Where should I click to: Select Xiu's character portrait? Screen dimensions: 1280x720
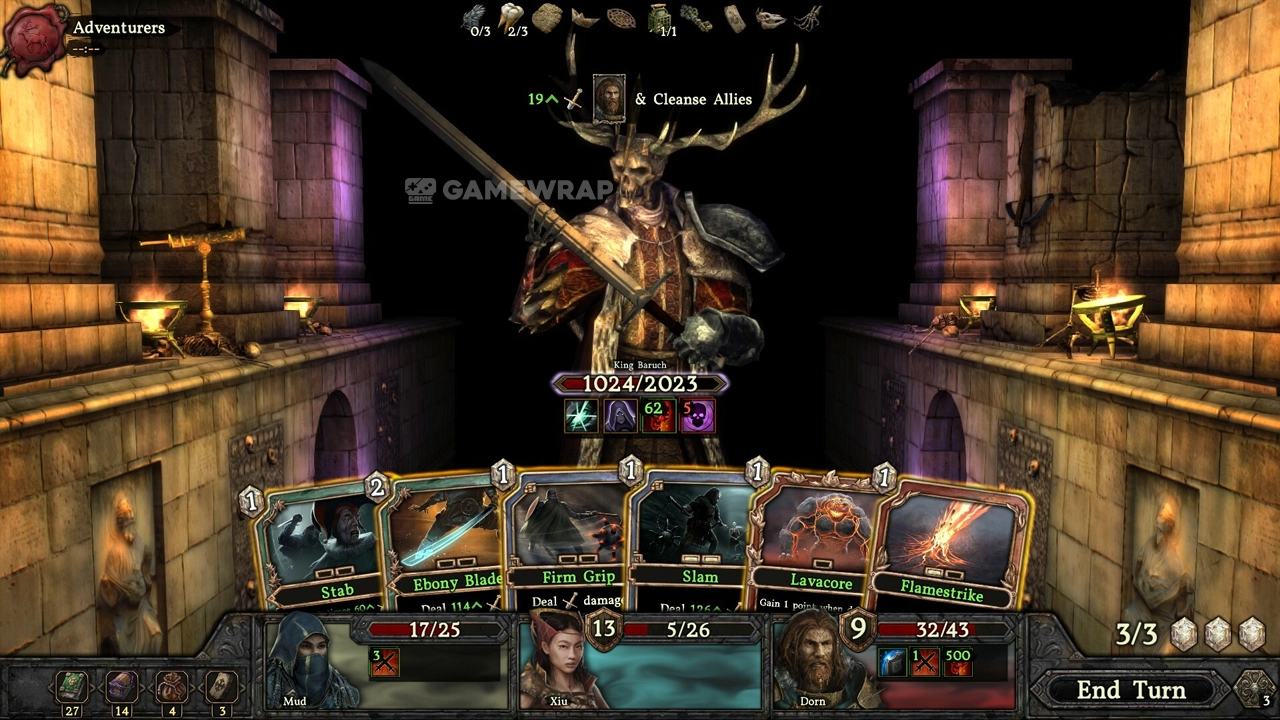560,665
